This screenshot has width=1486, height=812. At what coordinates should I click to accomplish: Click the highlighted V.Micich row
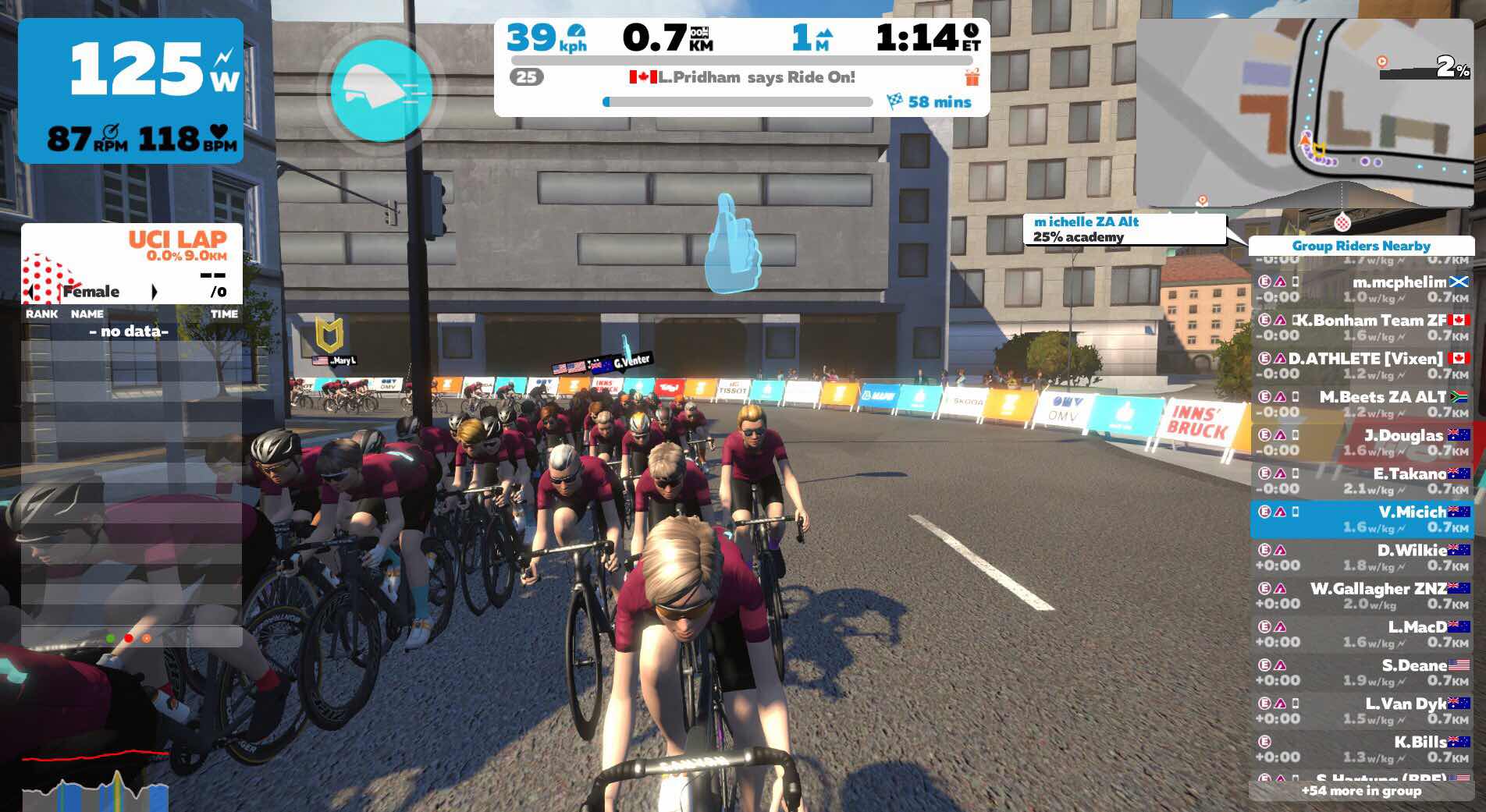pos(1361,519)
